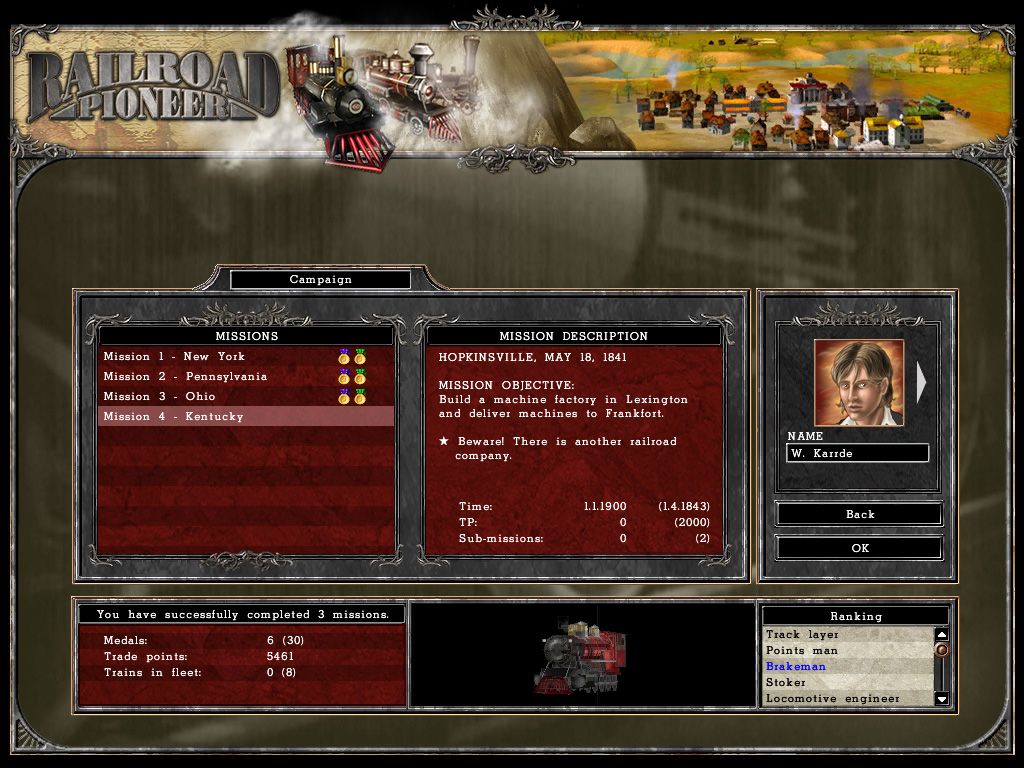Pick Mission 3 - Ohio from list
This screenshot has height=768, width=1024.
tap(159, 397)
